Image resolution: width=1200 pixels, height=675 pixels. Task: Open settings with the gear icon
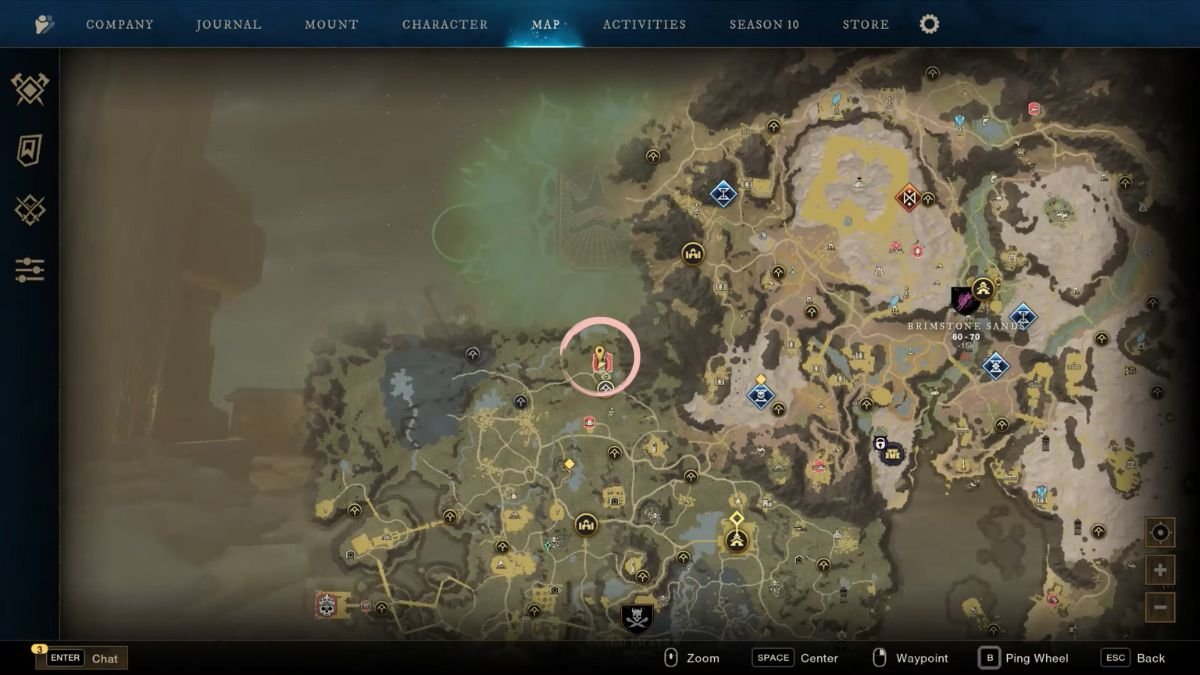coord(929,24)
